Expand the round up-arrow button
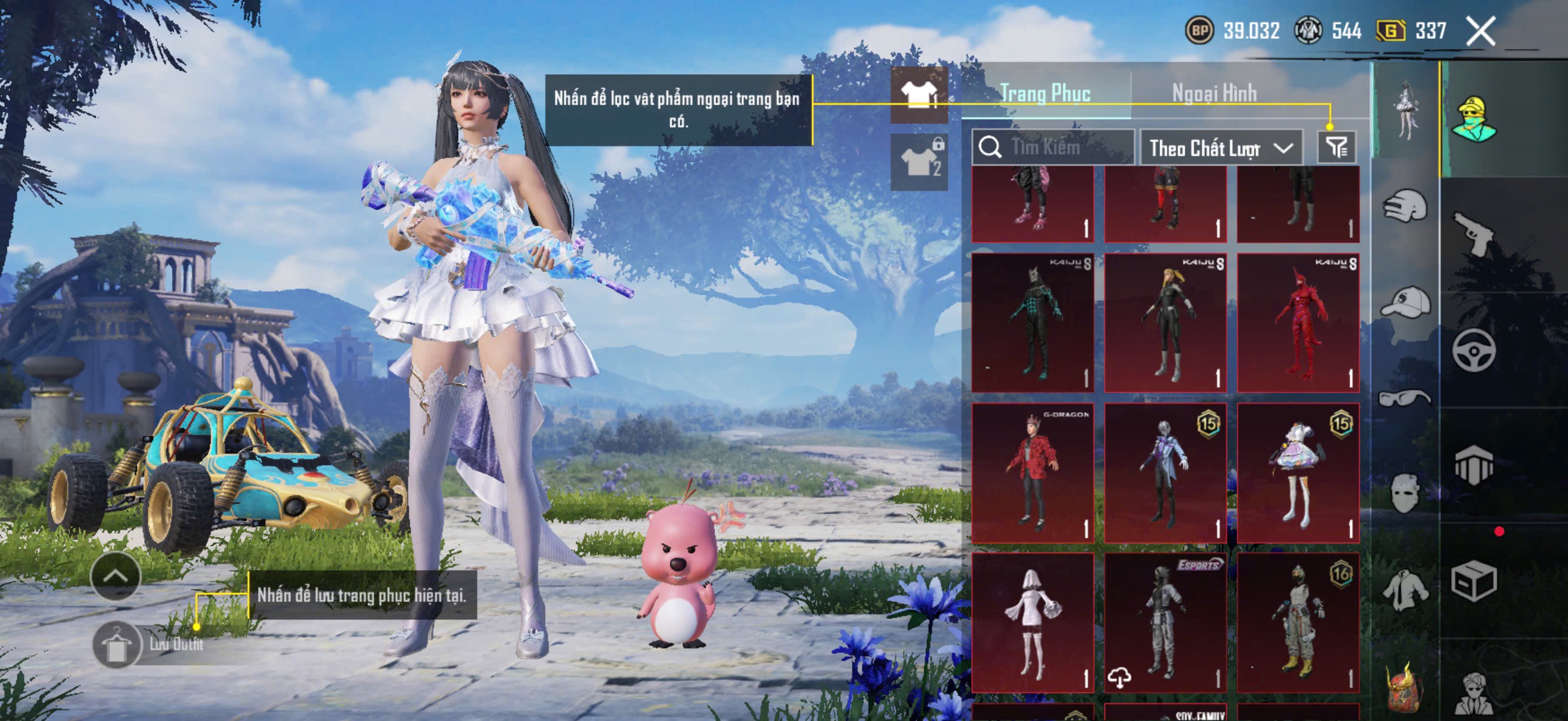The width and height of the screenshot is (1568, 721). 115,576
